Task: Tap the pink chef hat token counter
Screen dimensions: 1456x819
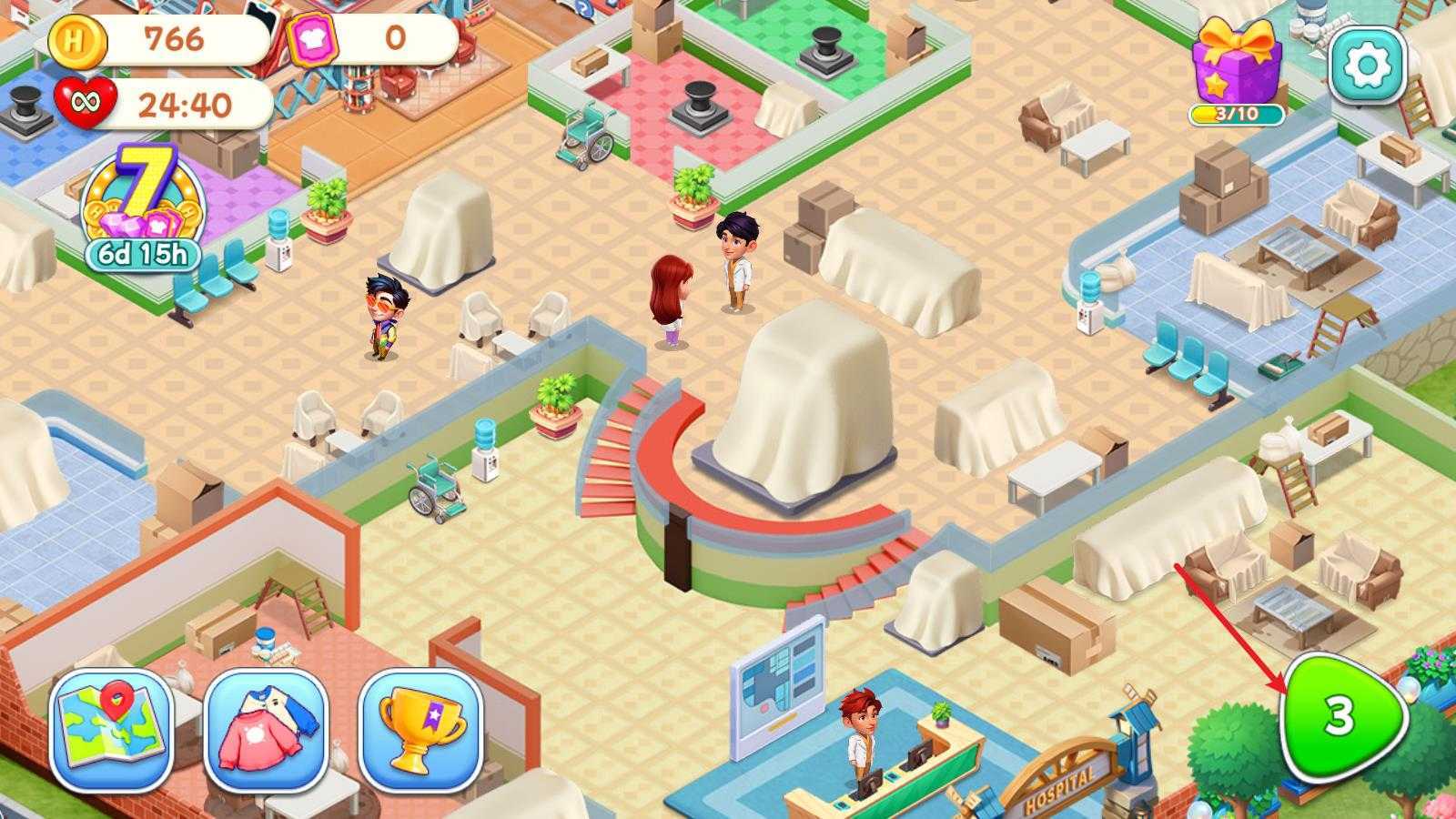Action: [x=311, y=39]
